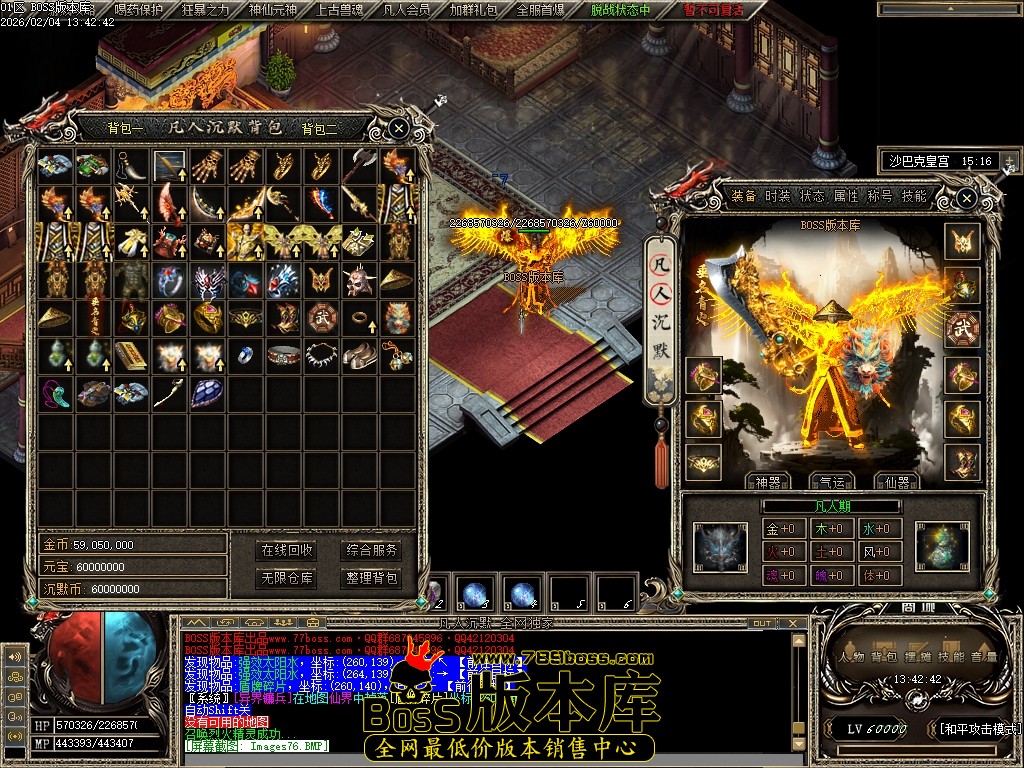Open the 凡人会员 membership menu
The width and height of the screenshot is (1024, 768).
406,10
